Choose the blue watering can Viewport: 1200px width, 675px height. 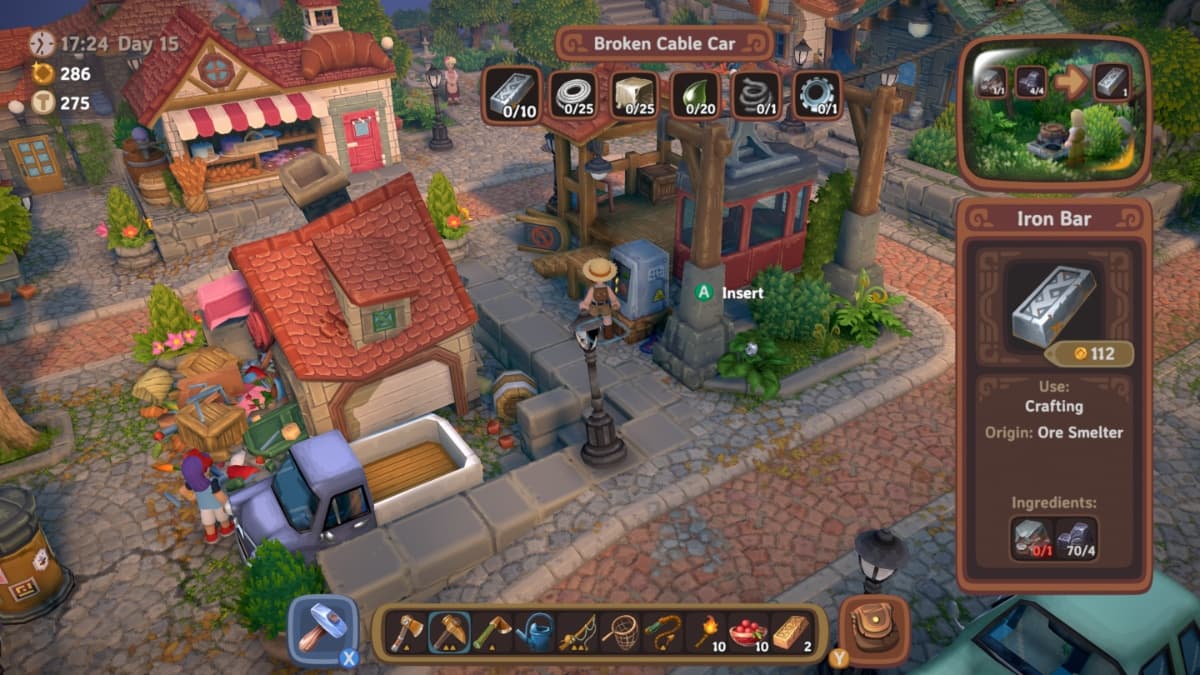(x=534, y=633)
